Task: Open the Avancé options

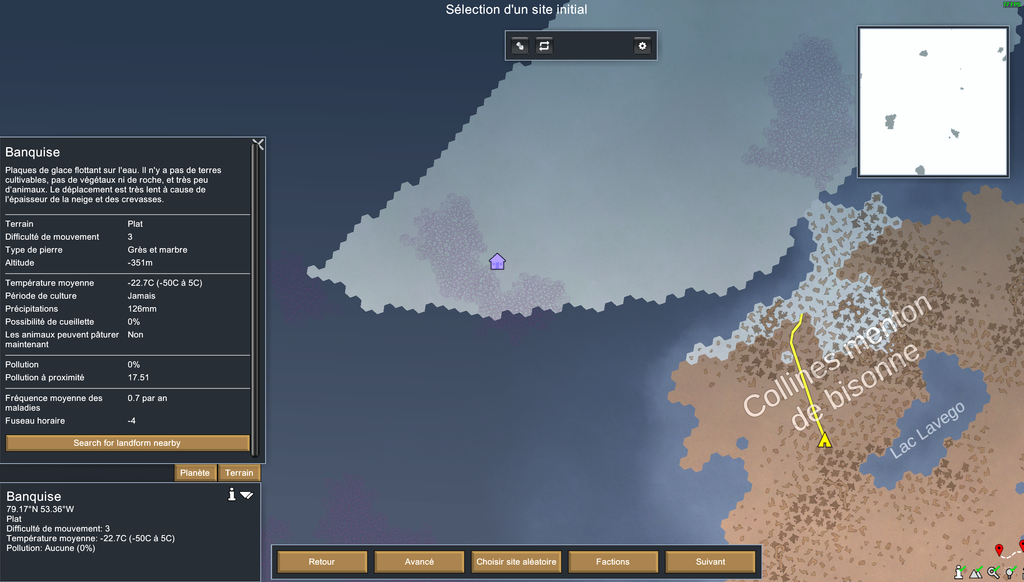Action: pyautogui.click(x=419, y=562)
